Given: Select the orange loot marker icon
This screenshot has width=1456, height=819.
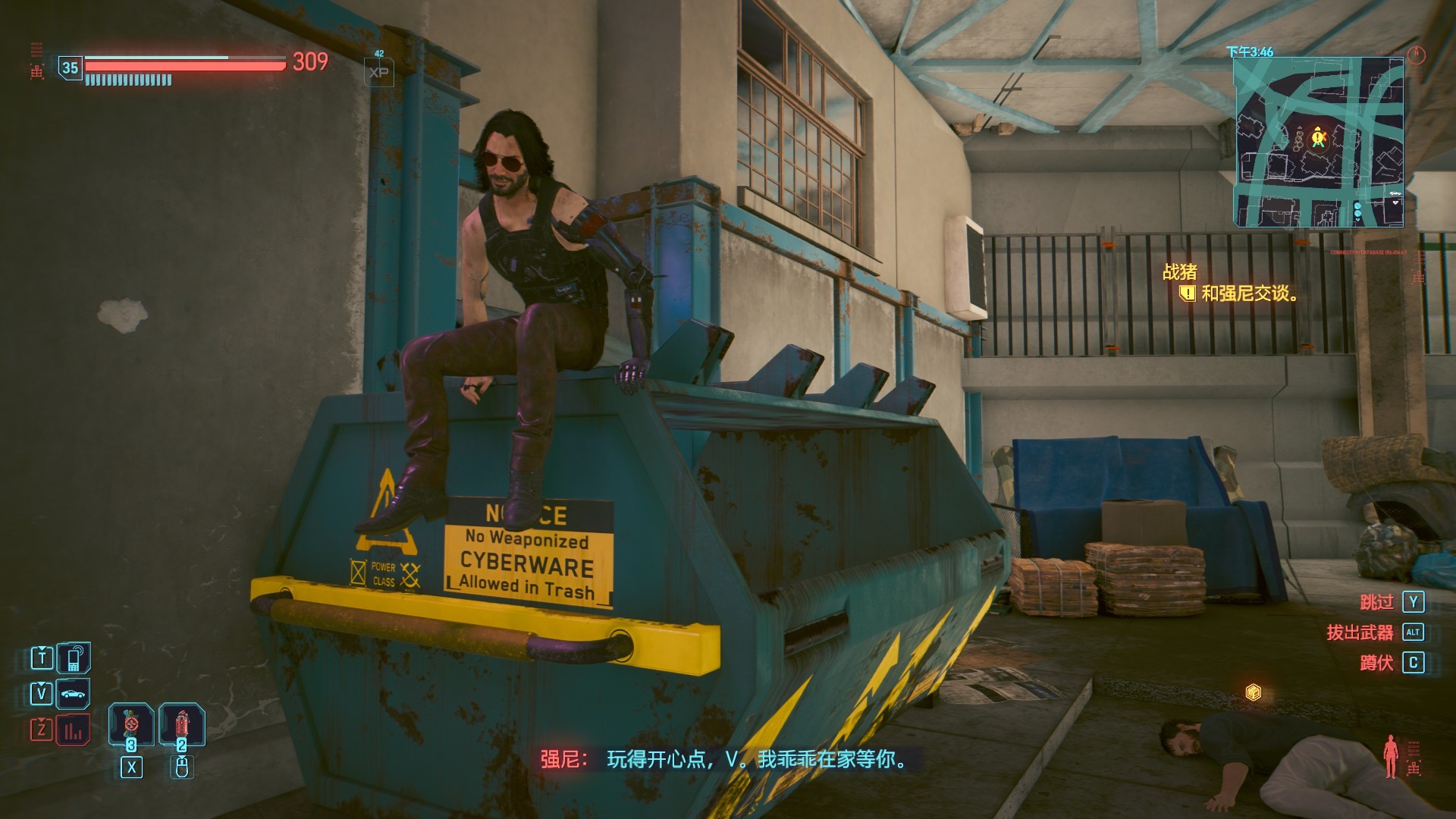Looking at the screenshot, I should (1254, 692).
